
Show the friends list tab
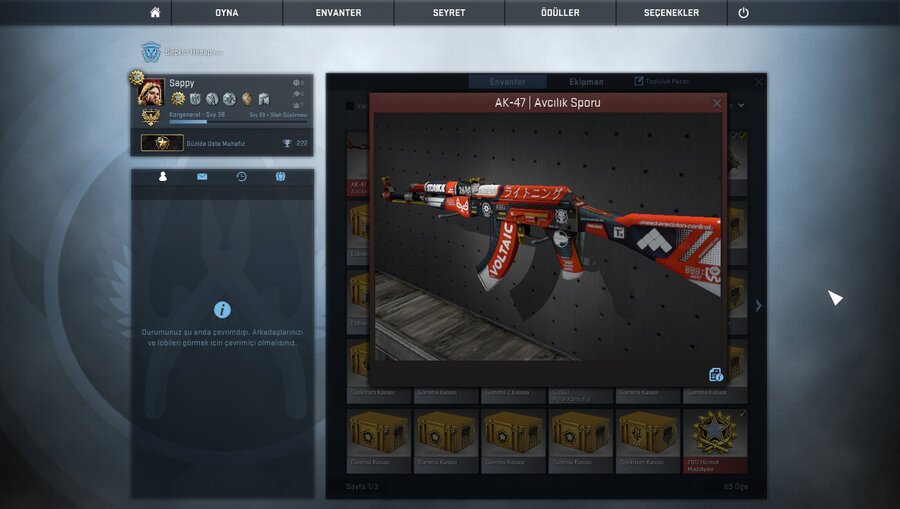163,177
